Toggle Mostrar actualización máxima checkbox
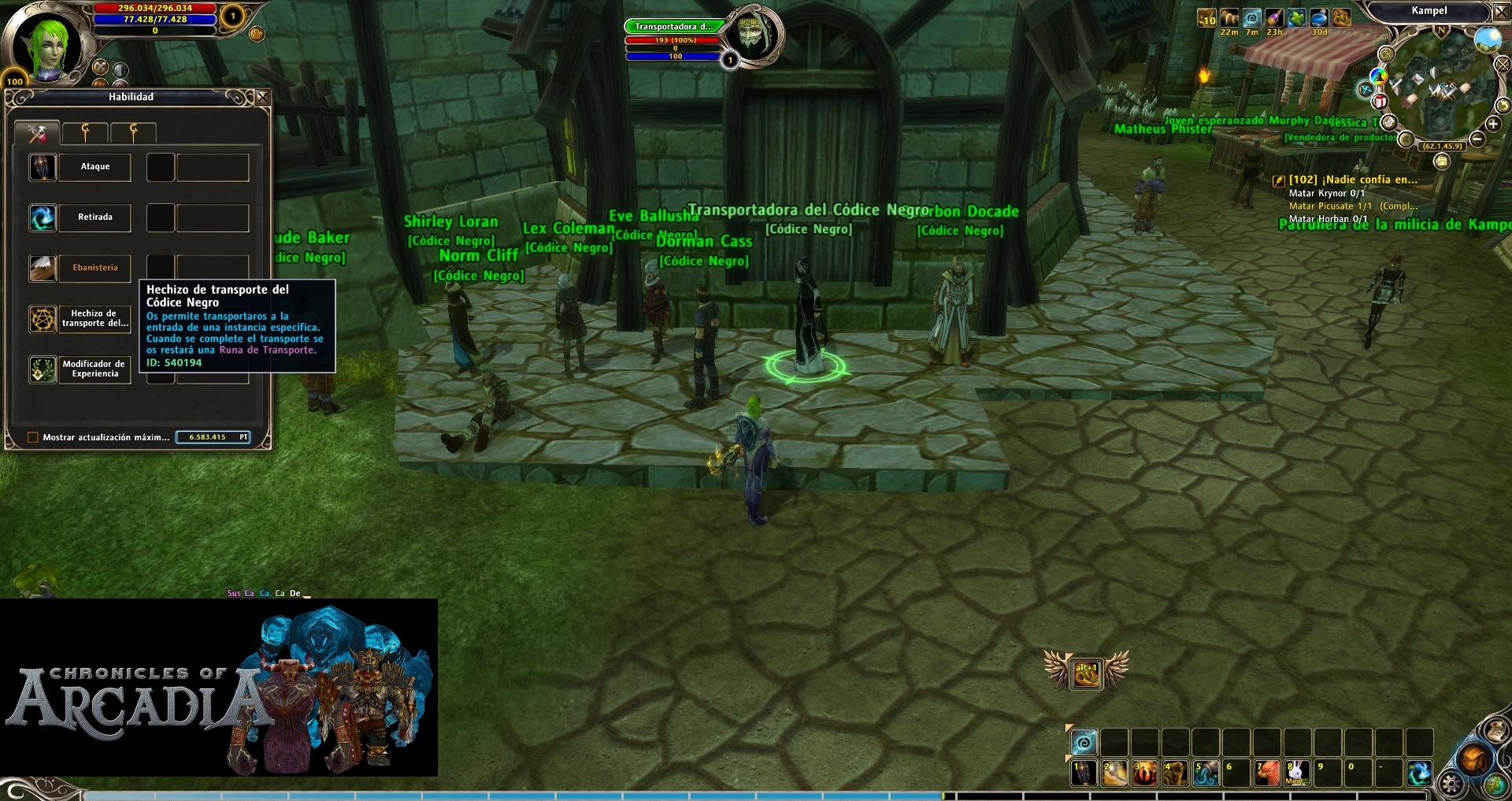Image resolution: width=1512 pixels, height=801 pixels. [x=33, y=437]
